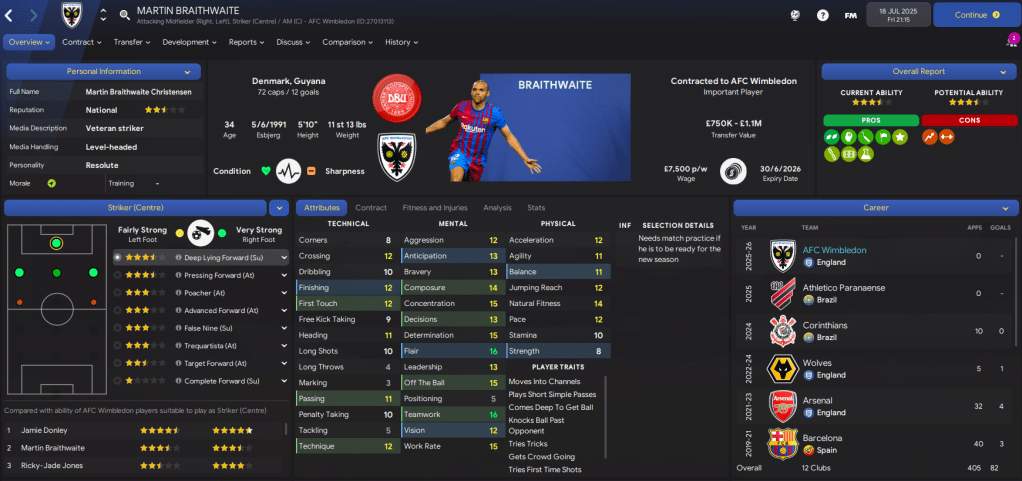Open the Development menu
Viewport: 1022px width, 481px height.
[189, 42]
